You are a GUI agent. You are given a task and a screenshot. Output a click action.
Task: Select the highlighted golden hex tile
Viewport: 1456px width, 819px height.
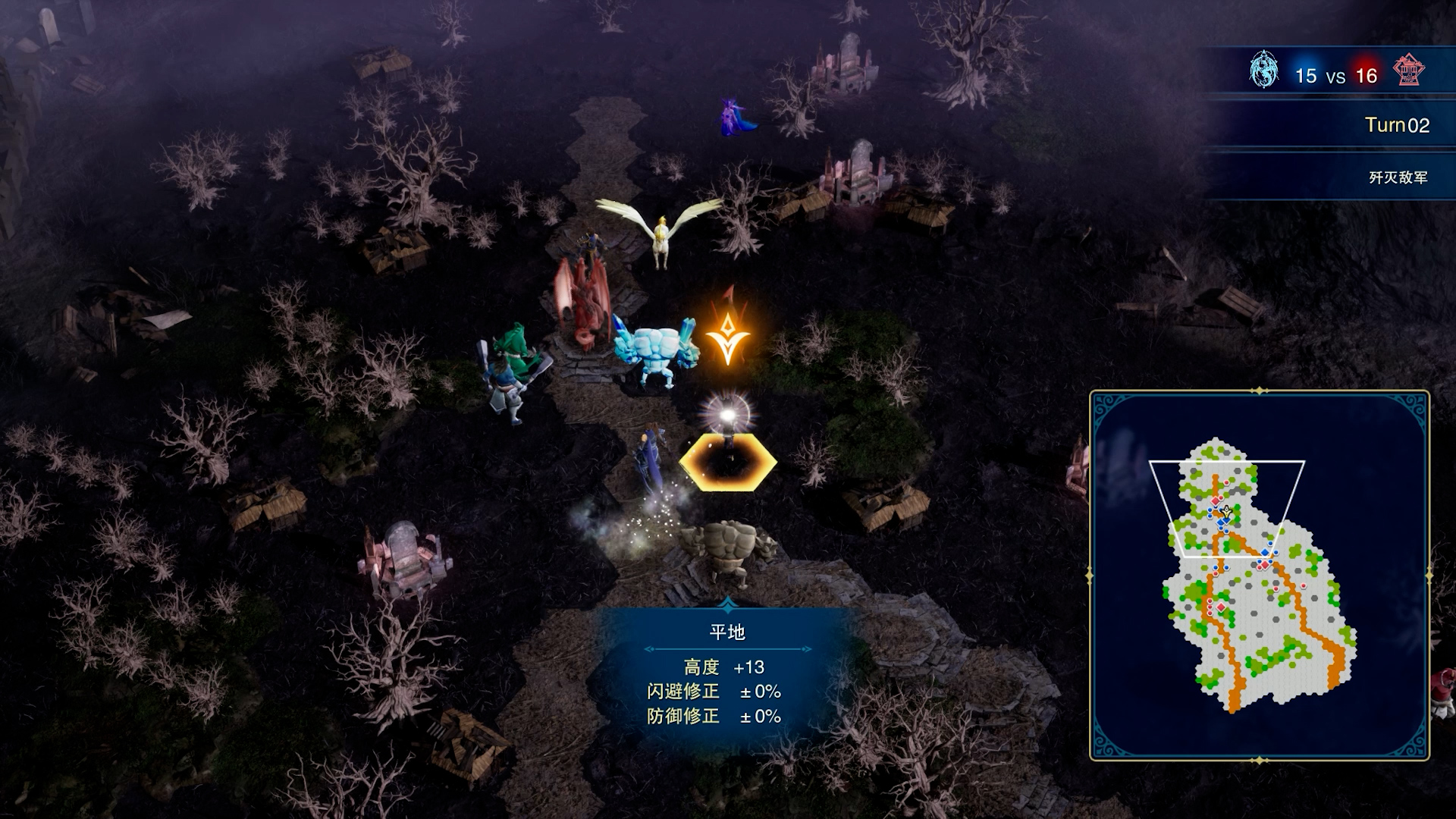pyautogui.click(x=728, y=461)
